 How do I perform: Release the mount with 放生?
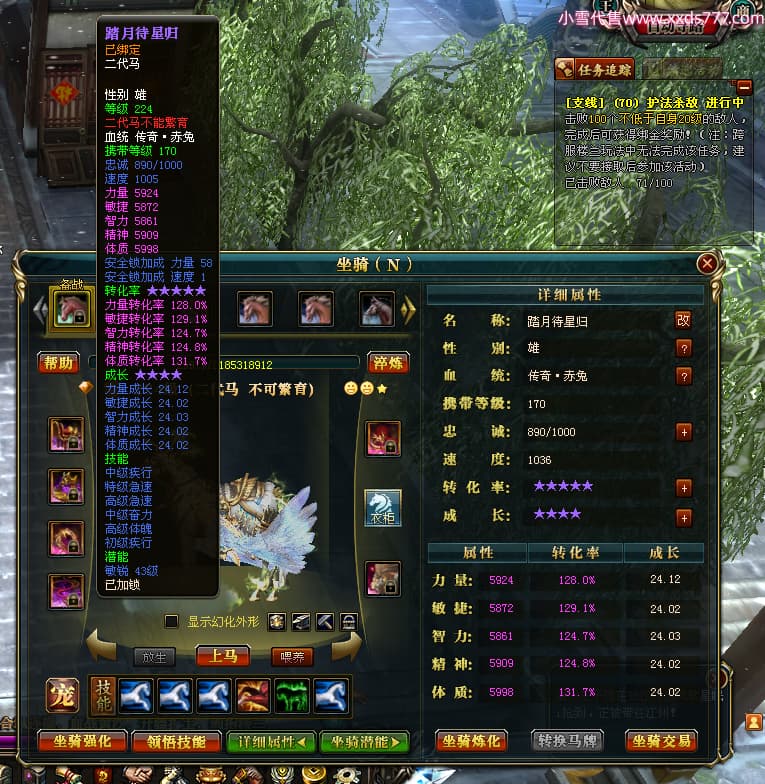point(154,656)
